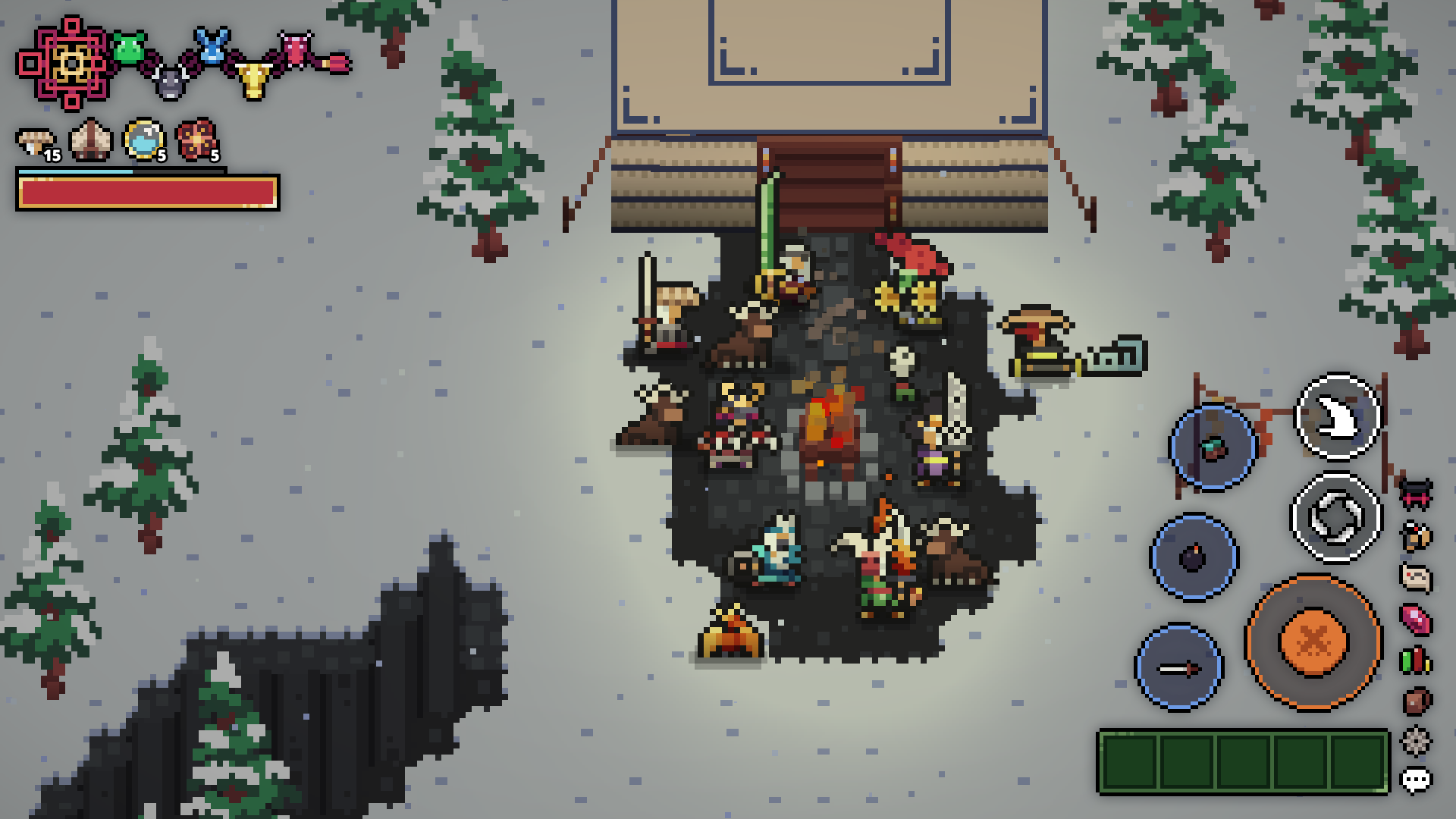Select the mirror item showing count 5
Image resolution: width=1456 pixels, height=819 pixels.
[143, 139]
